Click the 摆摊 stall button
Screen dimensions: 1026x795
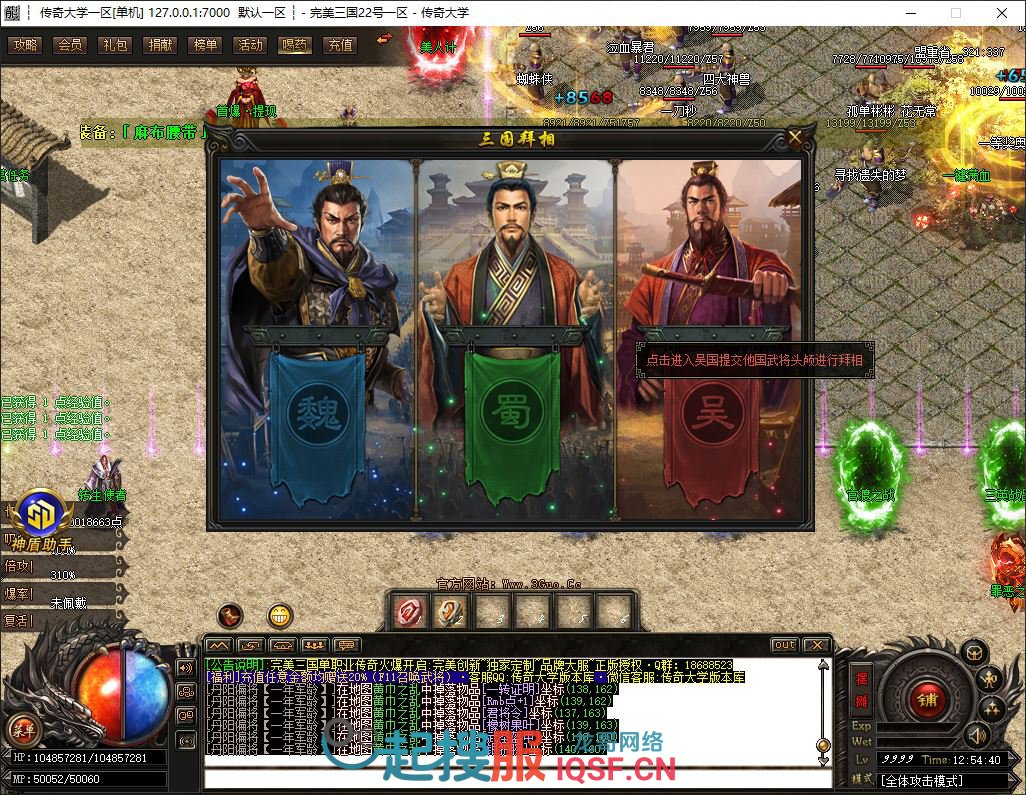860,689
